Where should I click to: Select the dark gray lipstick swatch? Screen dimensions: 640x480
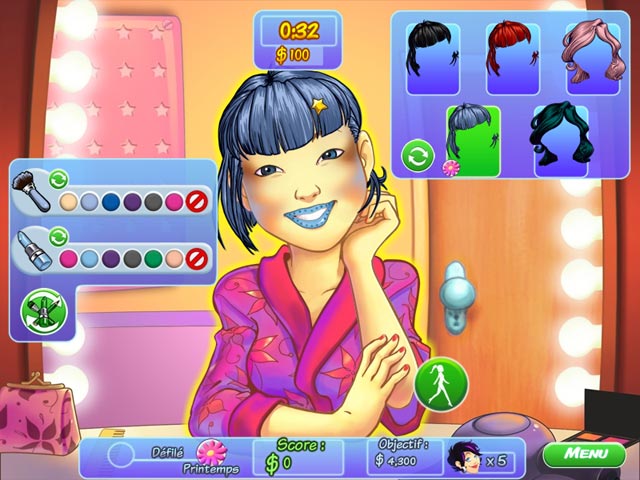pyautogui.click(x=133, y=258)
